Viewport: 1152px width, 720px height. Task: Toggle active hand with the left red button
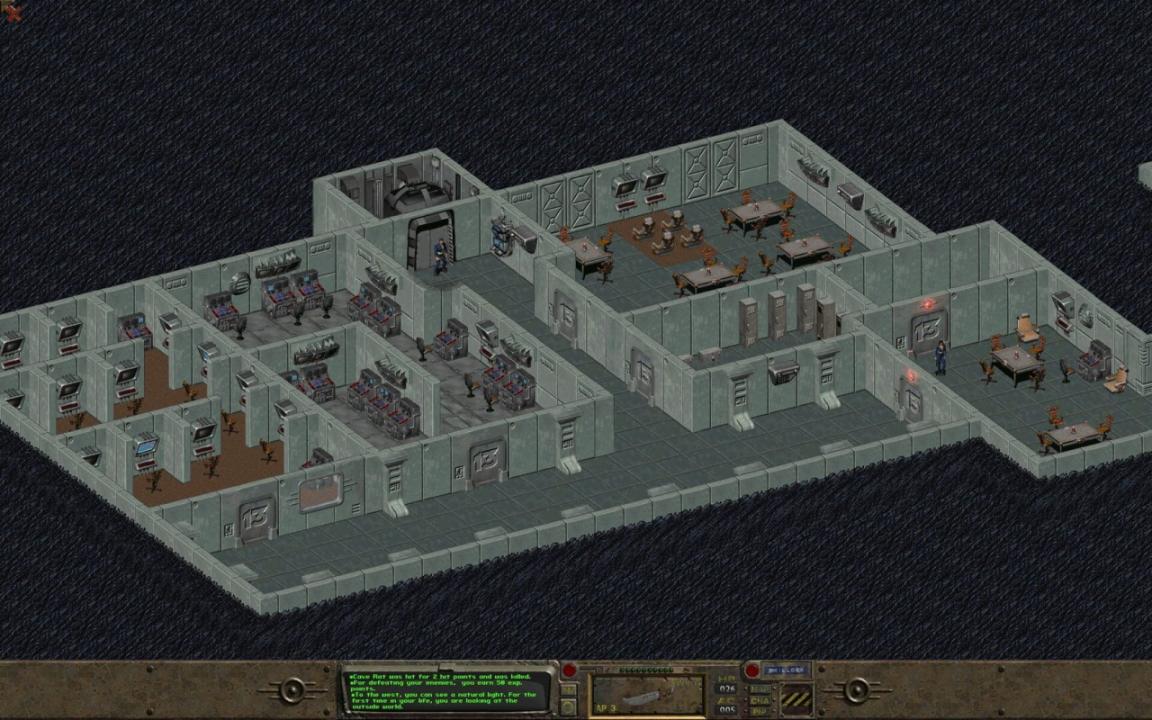coord(569,670)
